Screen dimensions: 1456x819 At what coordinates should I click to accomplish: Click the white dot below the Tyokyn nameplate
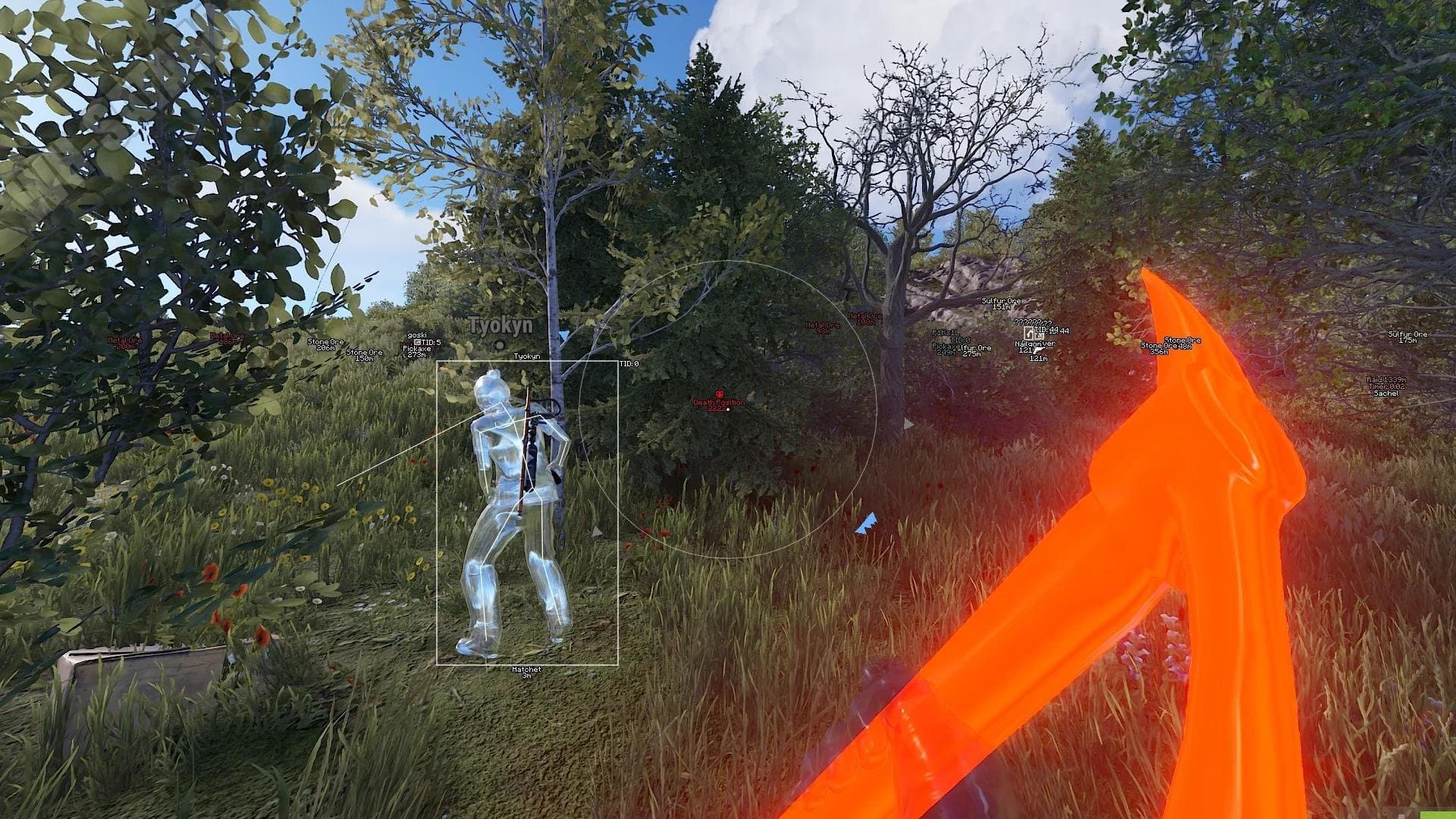[x=498, y=345]
